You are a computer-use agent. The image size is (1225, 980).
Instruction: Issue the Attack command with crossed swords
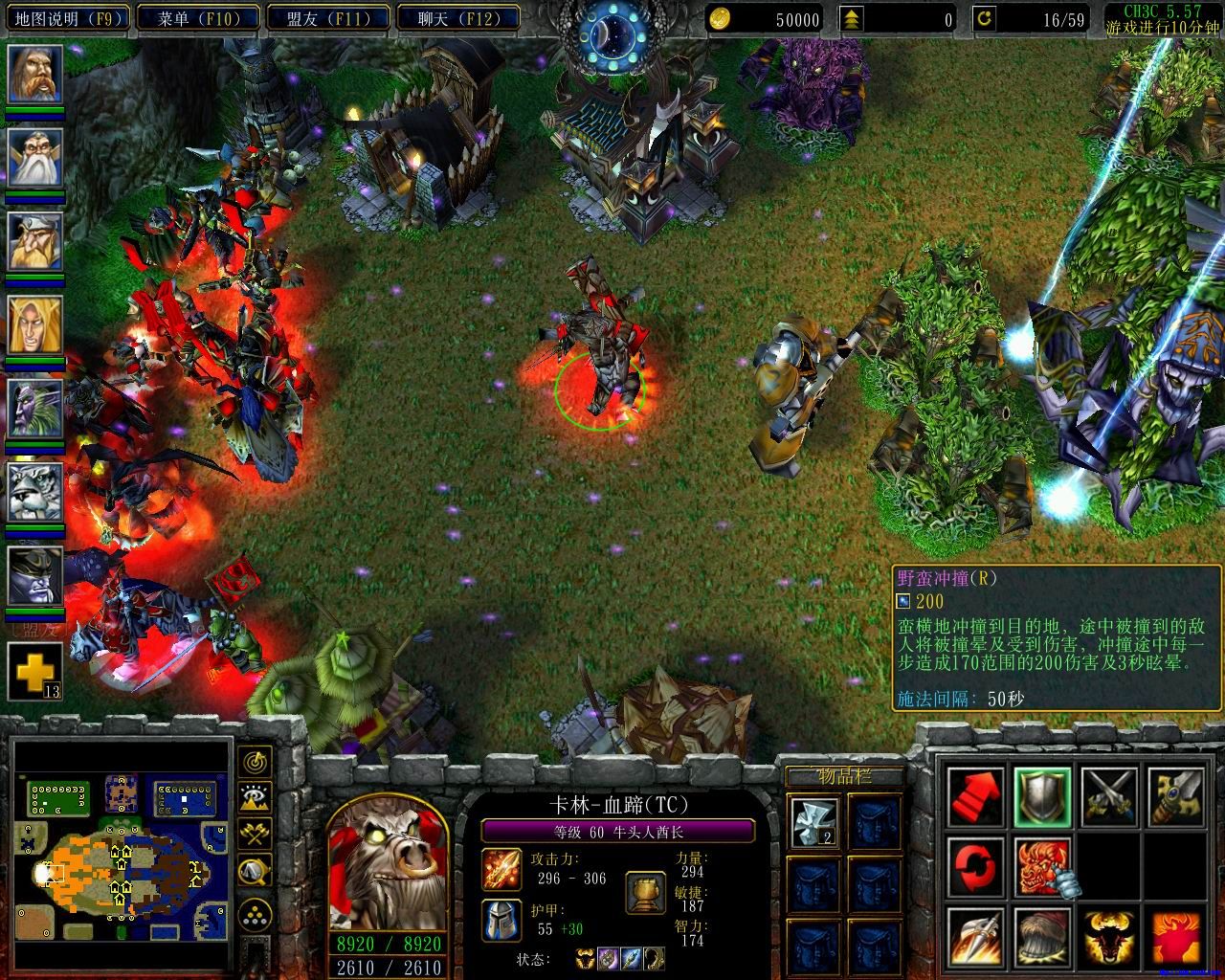click(x=1109, y=796)
